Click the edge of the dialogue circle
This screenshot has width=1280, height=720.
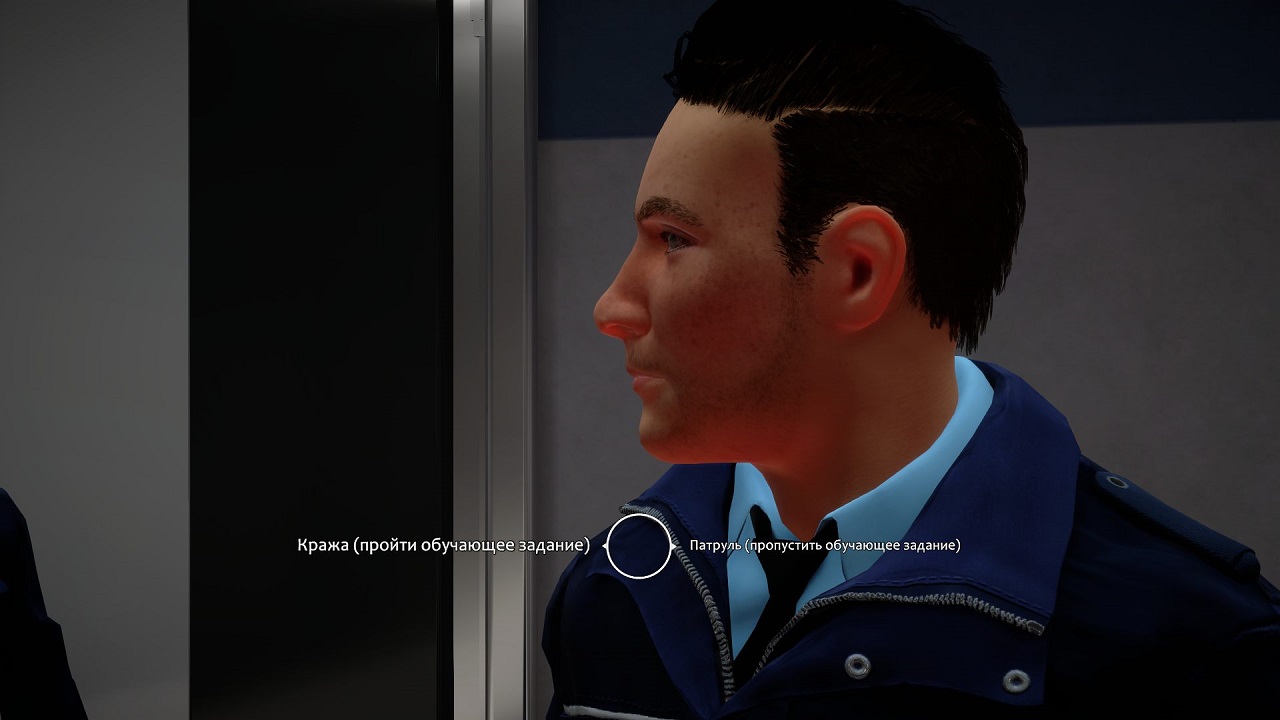coord(640,514)
